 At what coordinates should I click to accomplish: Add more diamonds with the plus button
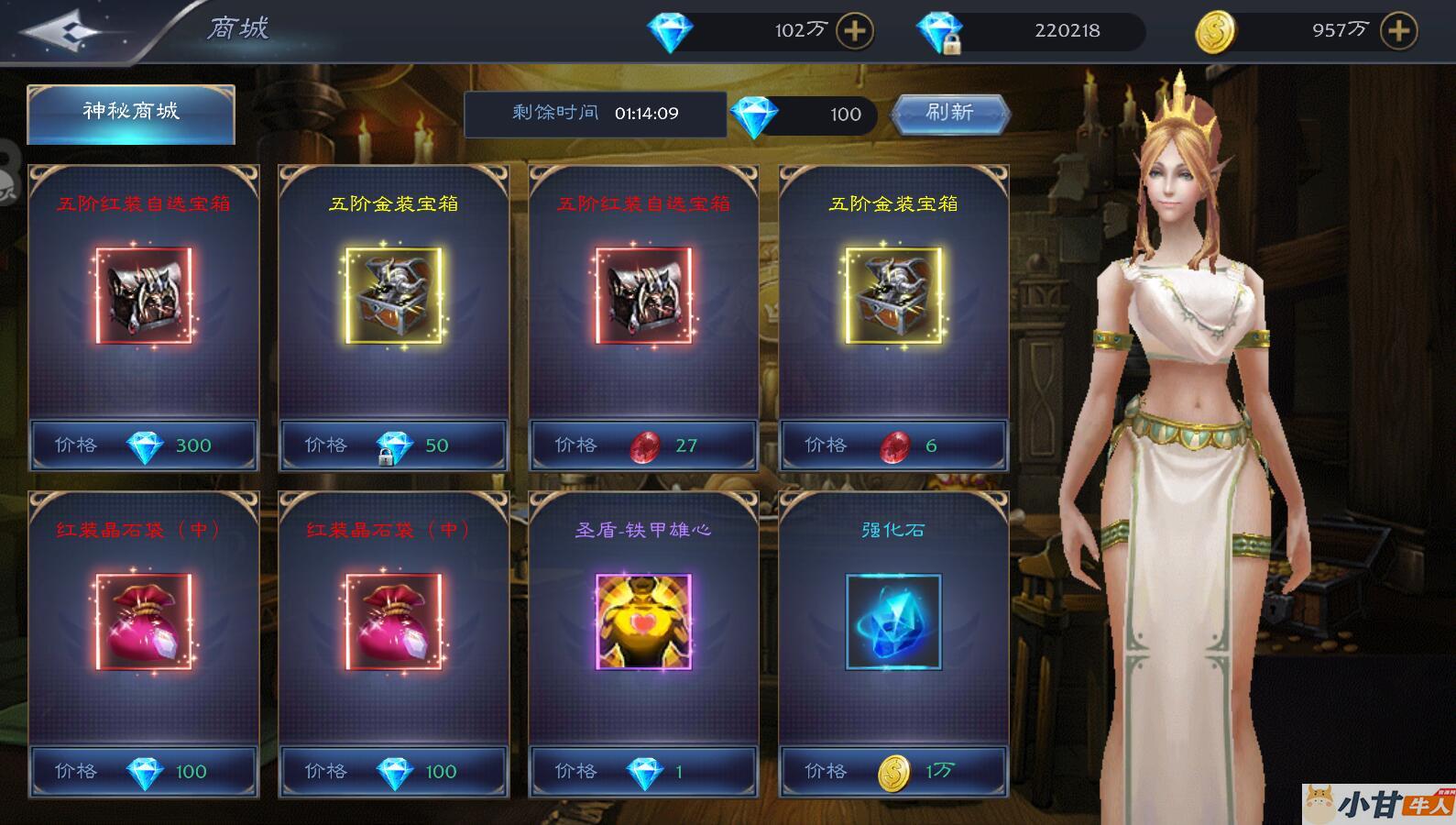[854, 31]
